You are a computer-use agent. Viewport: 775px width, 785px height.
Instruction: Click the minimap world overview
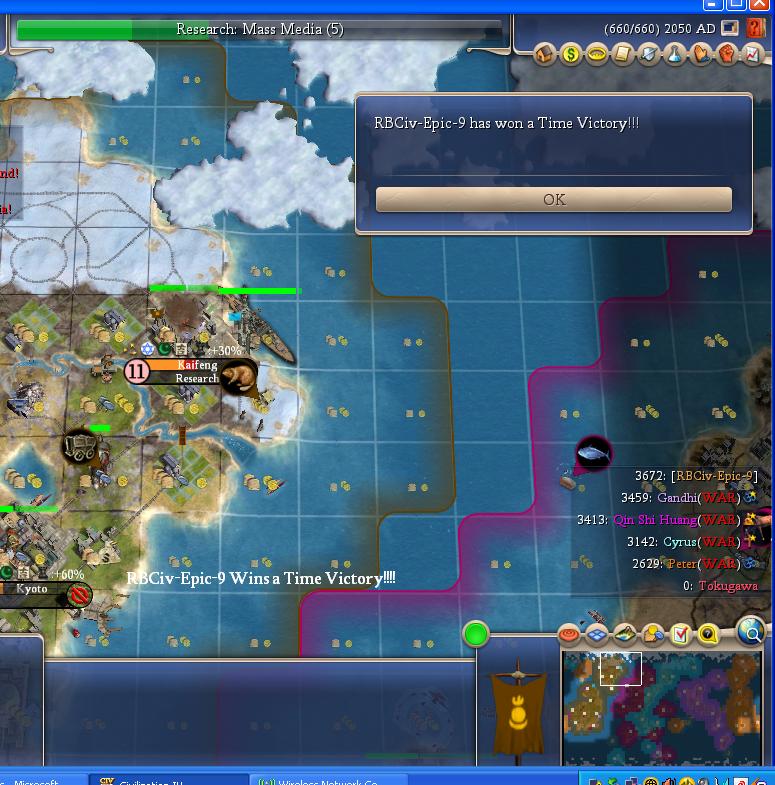pos(662,707)
